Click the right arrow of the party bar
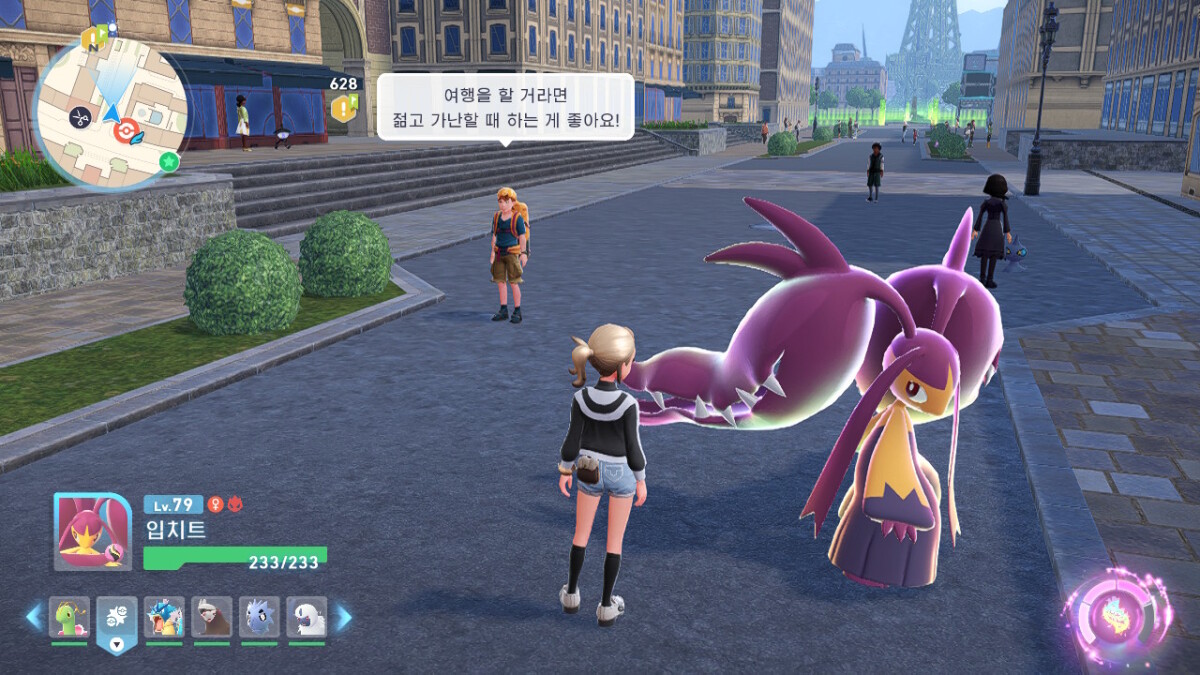The height and width of the screenshot is (675, 1200). (343, 617)
